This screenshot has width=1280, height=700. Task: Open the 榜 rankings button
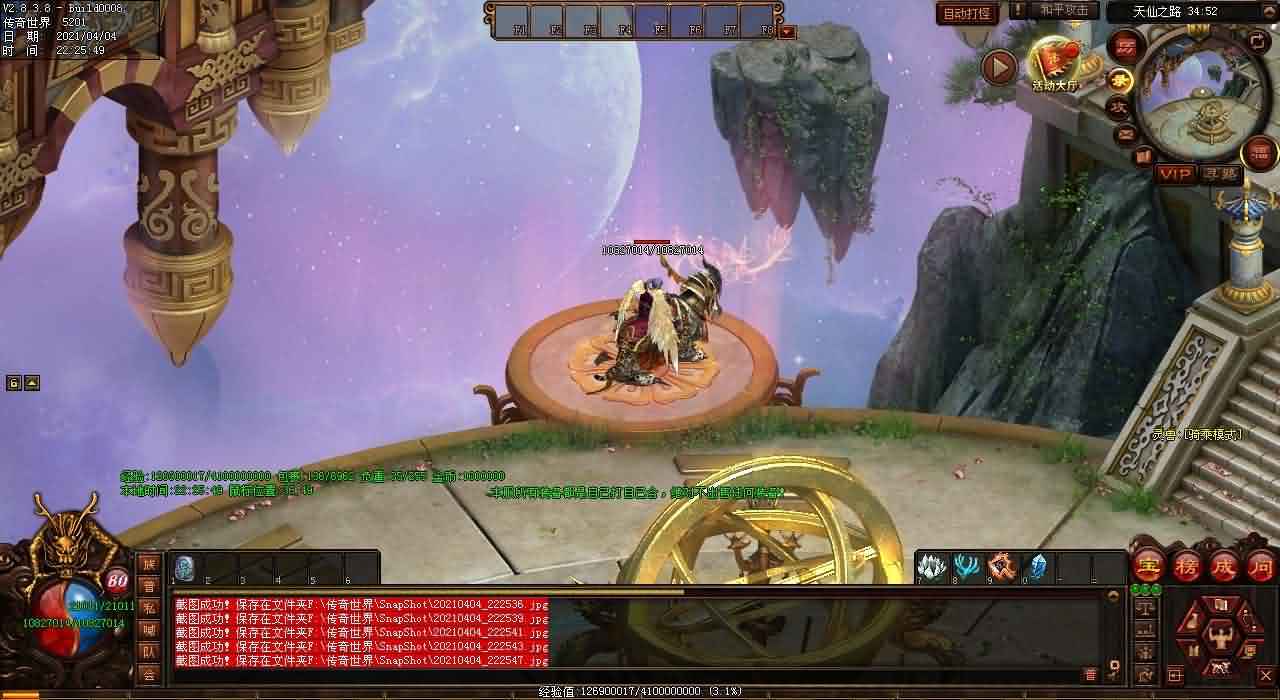click(1186, 566)
